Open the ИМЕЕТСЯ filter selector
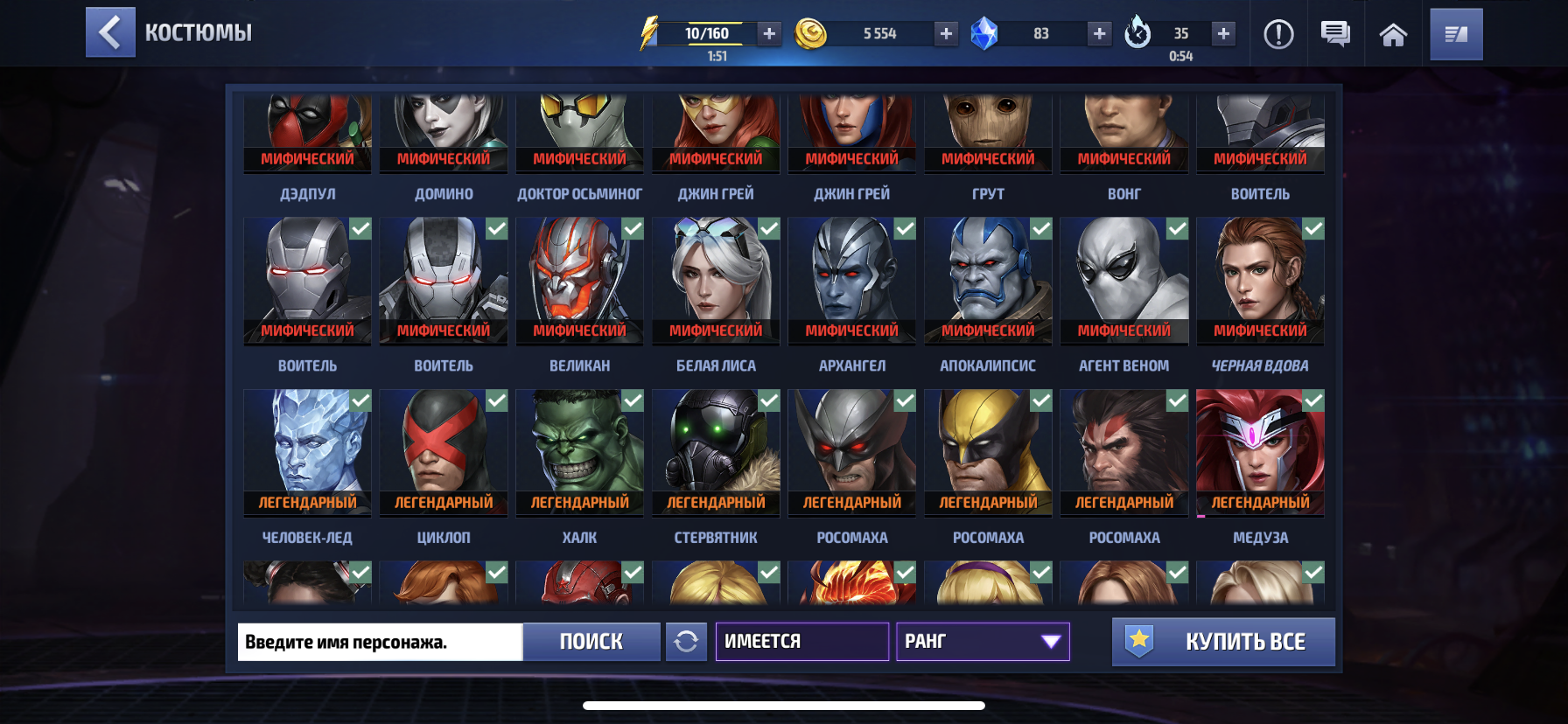This screenshot has width=1568, height=724. pyautogui.click(x=801, y=642)
